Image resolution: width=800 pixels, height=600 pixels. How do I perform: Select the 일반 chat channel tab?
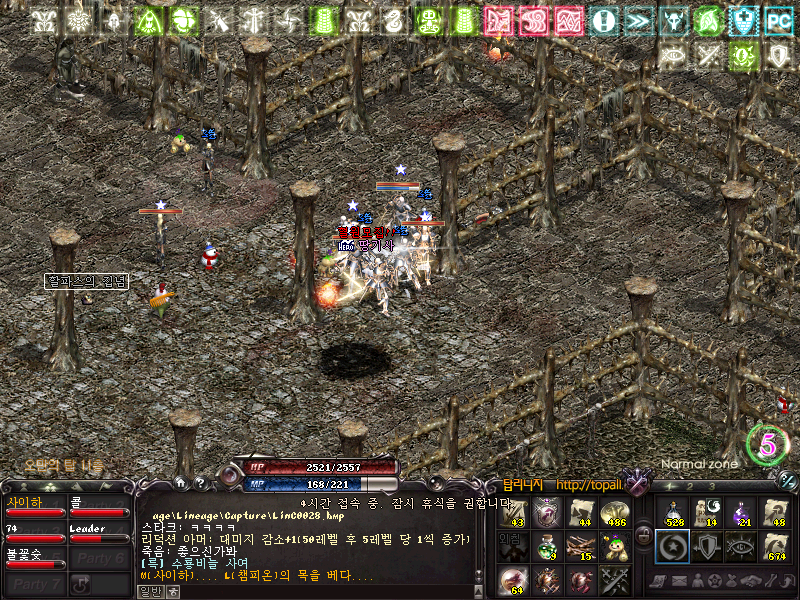pos(149,591)
